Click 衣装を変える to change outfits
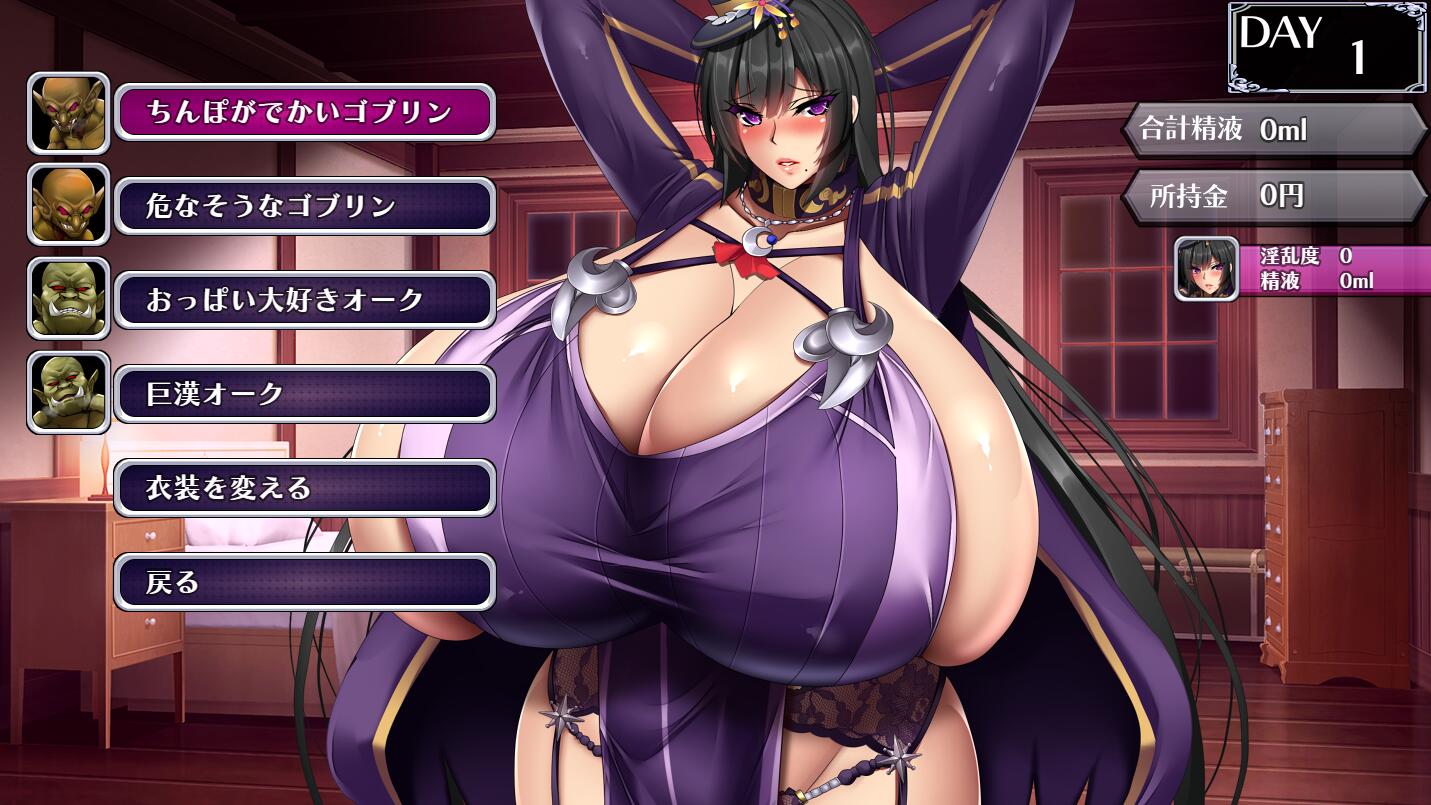This screenshot has height=805, width=1431. [304, 487]
